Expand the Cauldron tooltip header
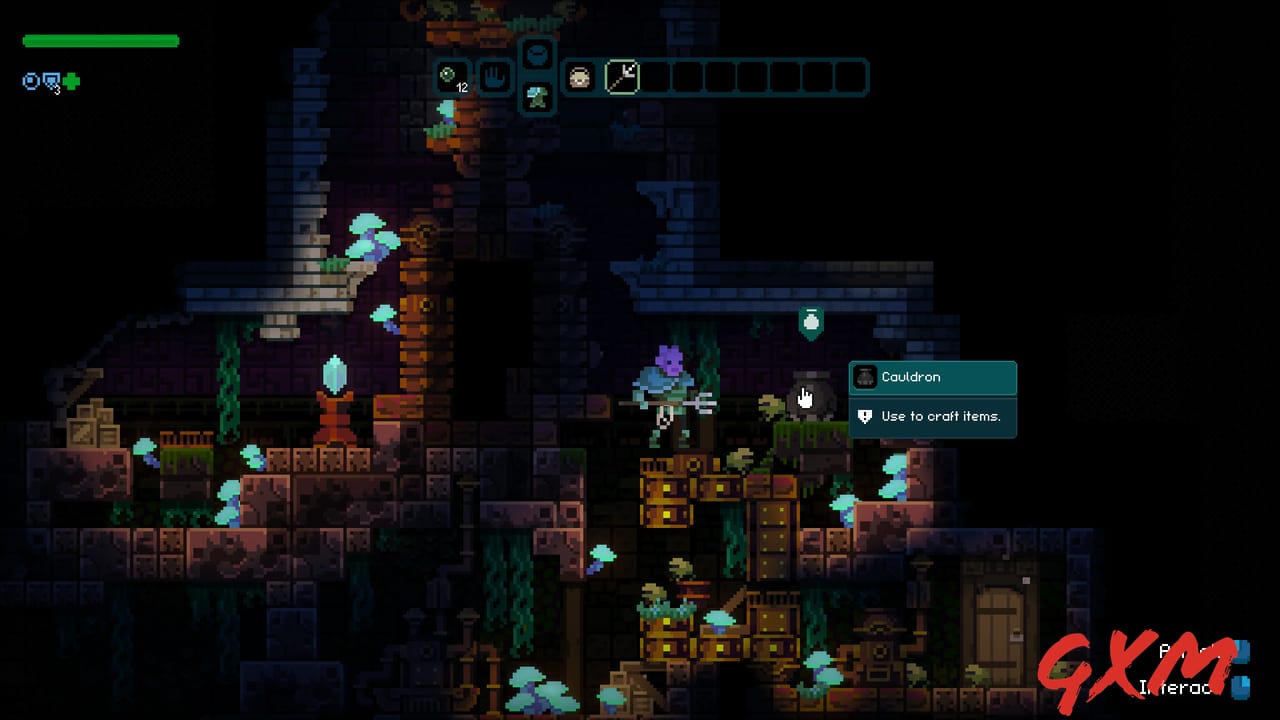Viewport: 1280px width, 720px height. coord(932,377)
